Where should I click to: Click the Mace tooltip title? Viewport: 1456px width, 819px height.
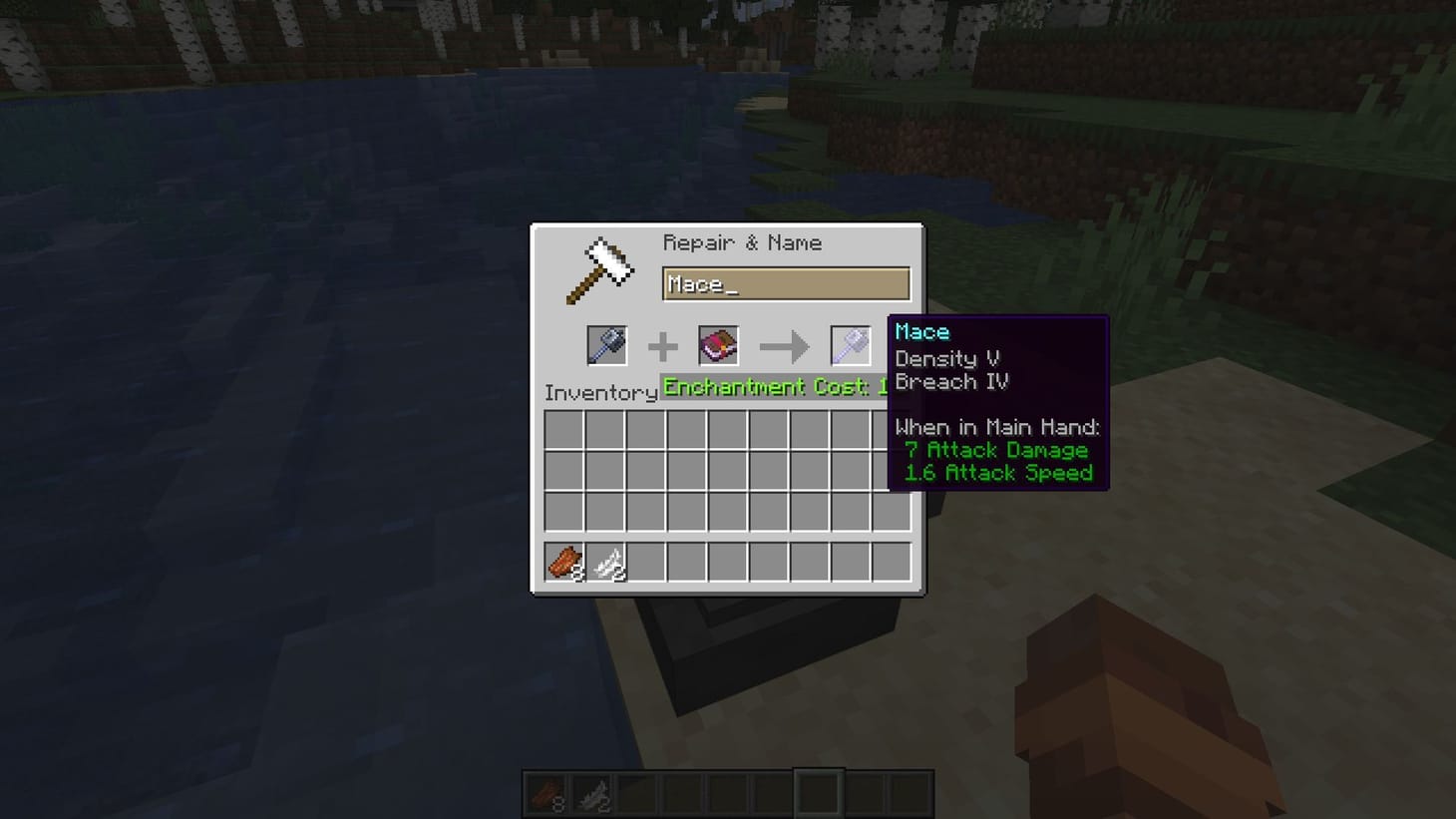pos(921,331)
